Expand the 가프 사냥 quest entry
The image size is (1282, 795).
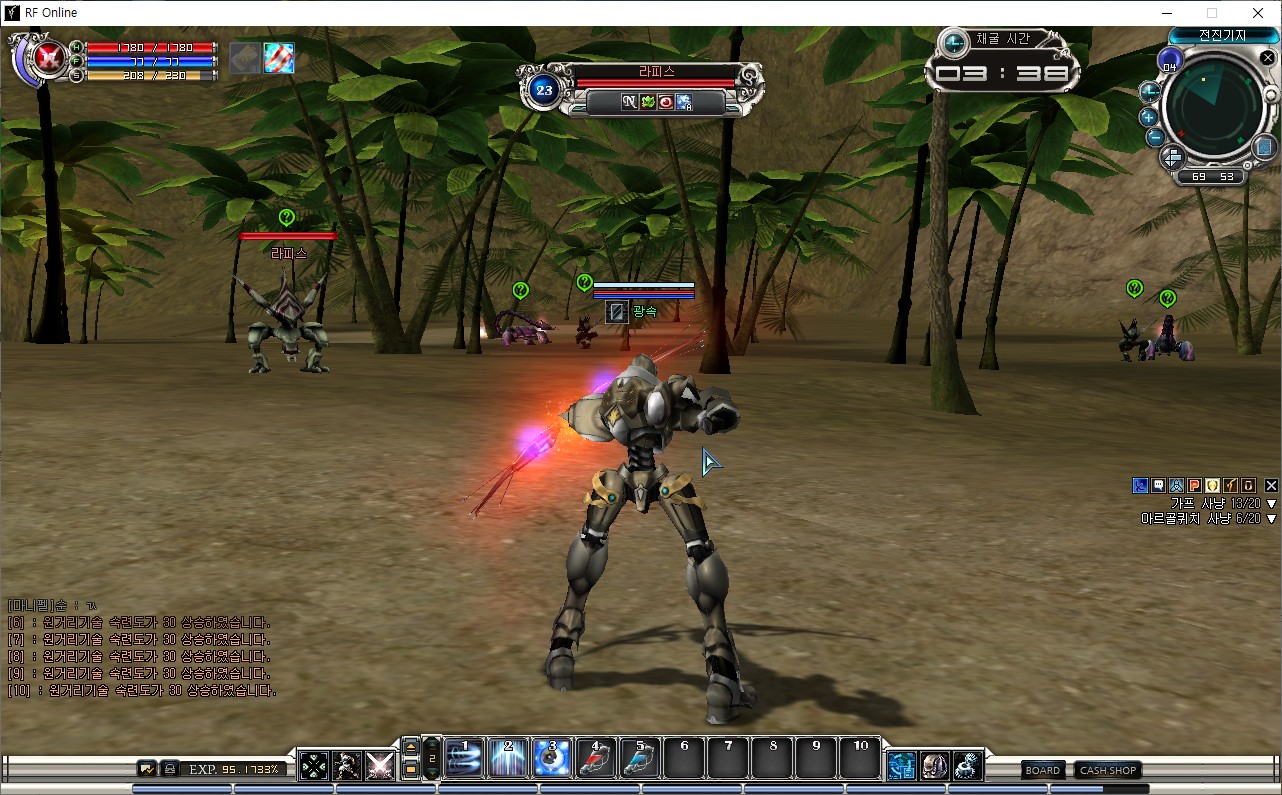click(x=1271, y=504)
